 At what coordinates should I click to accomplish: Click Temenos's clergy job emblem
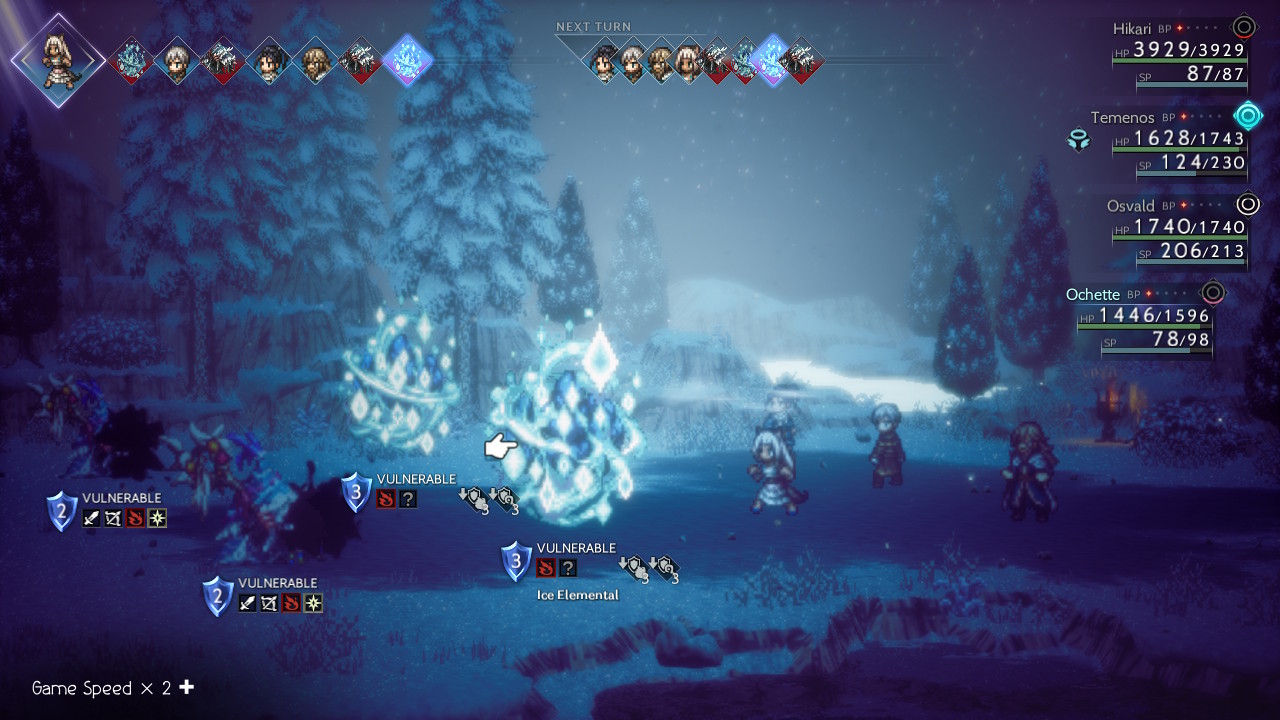pos(1078,140)
